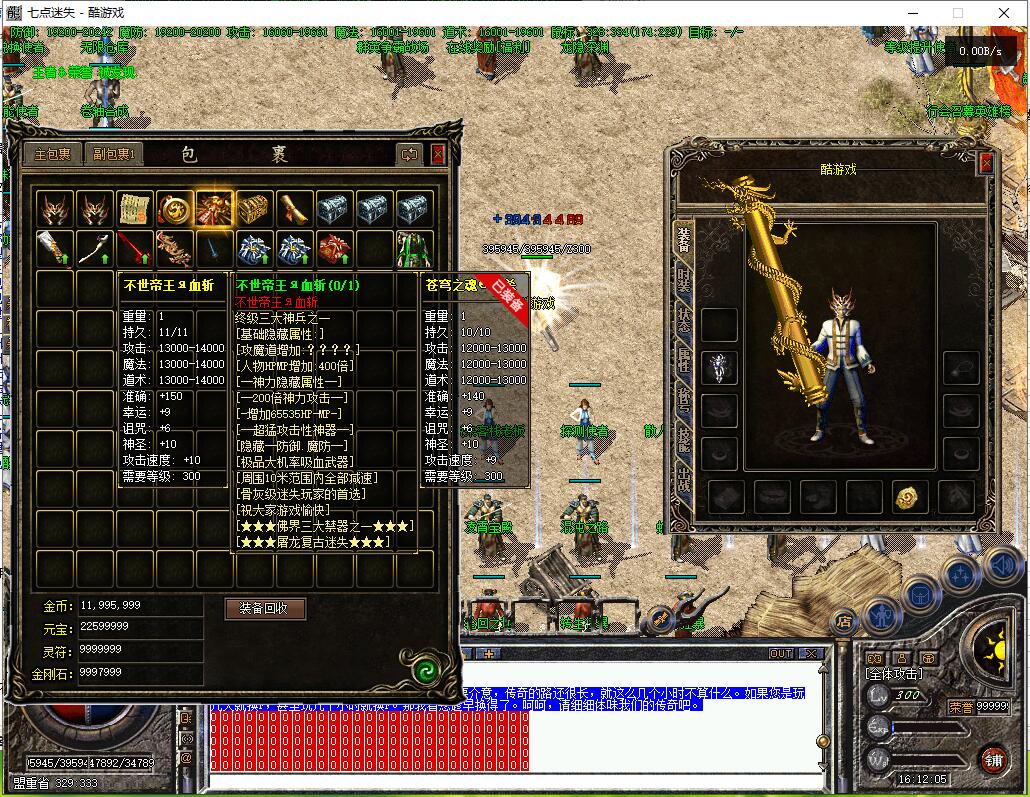Screen dimensions: 1030x797
Task: Select the golden treasure chest item
Action: (x=255, y=209)
